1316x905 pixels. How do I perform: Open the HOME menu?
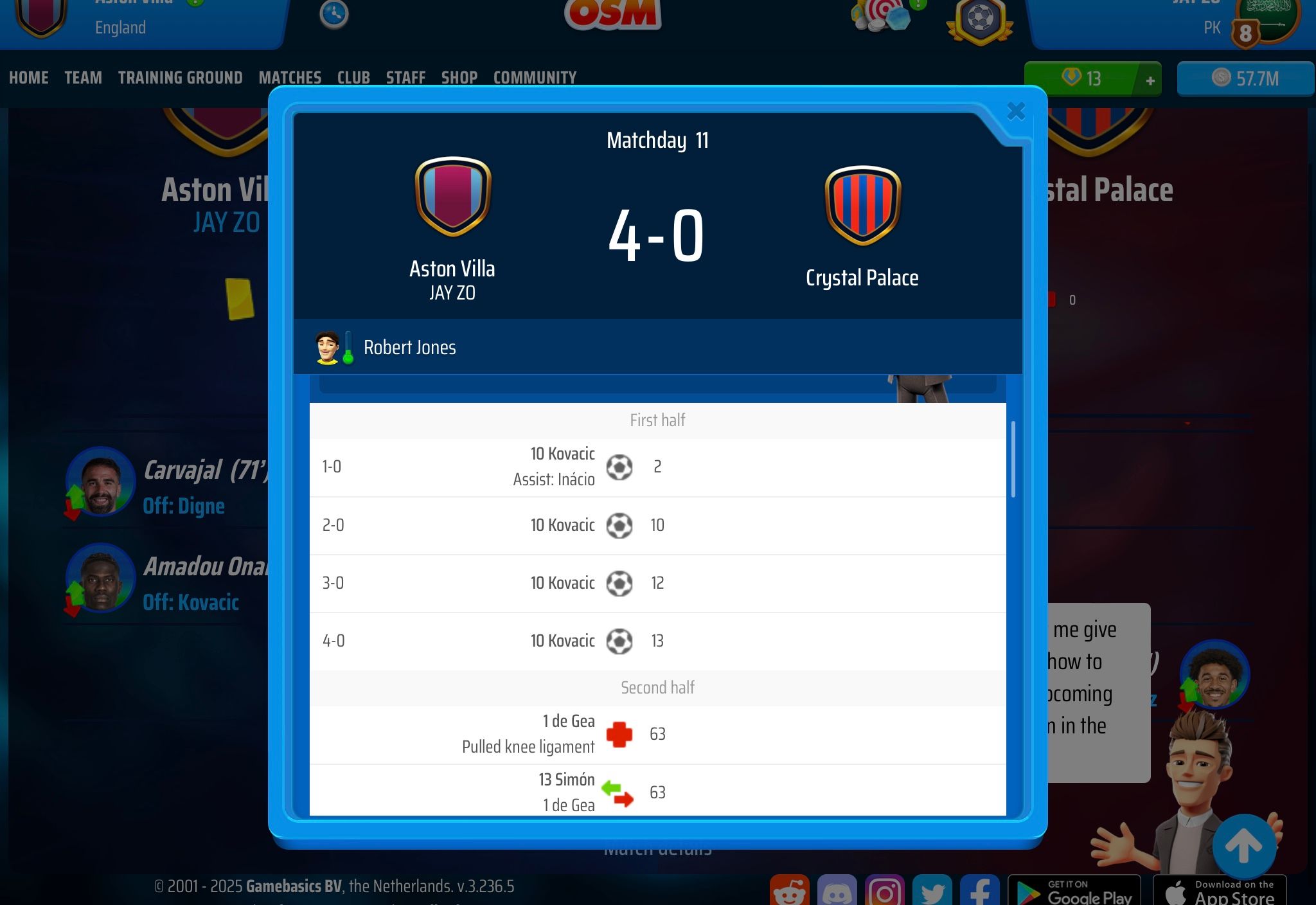point(29,78)
